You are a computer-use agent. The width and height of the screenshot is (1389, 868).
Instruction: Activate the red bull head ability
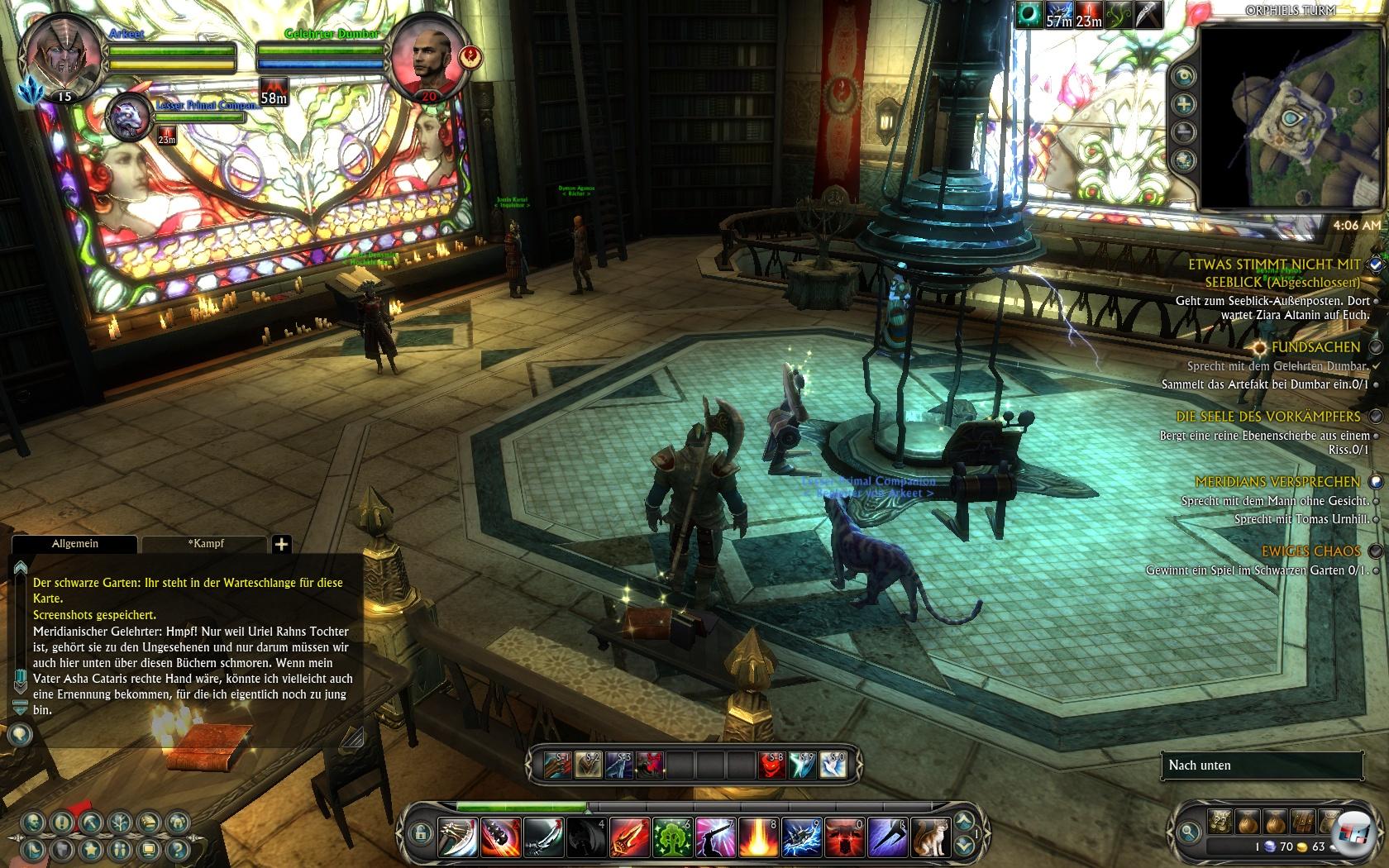pos(845,837)
